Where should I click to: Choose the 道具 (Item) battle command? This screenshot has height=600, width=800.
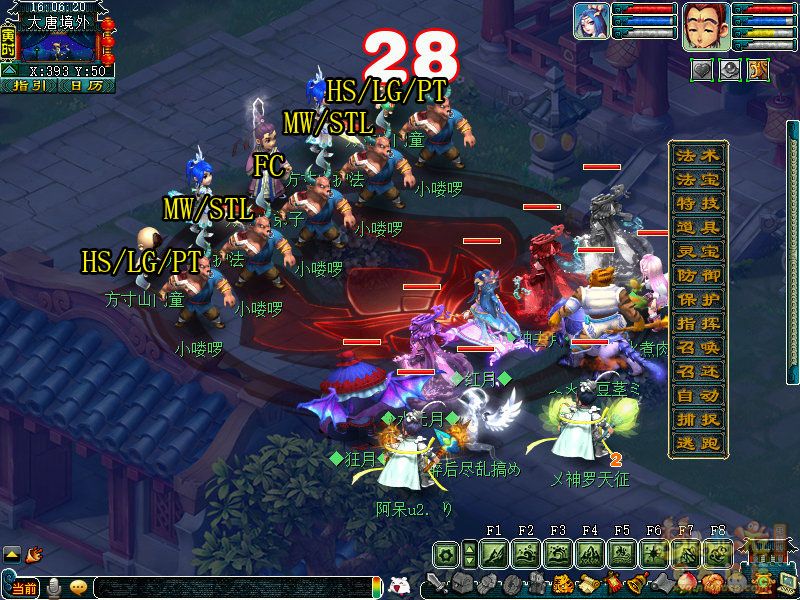pyautogui.click(x=697, y=228)
